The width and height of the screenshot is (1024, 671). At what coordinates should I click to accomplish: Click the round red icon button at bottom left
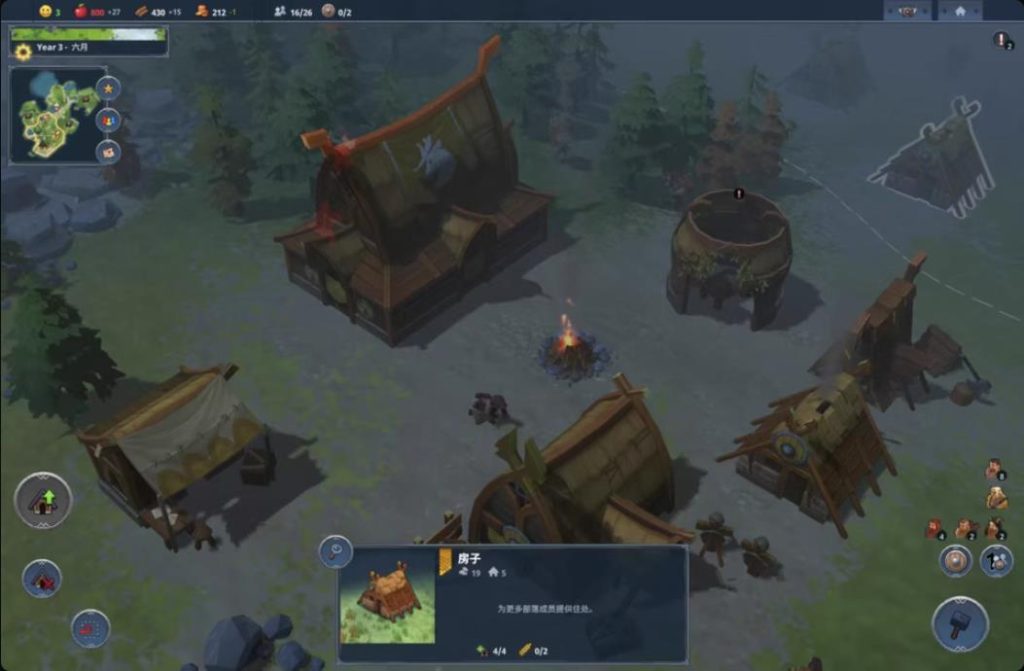(x=90, y=628)
